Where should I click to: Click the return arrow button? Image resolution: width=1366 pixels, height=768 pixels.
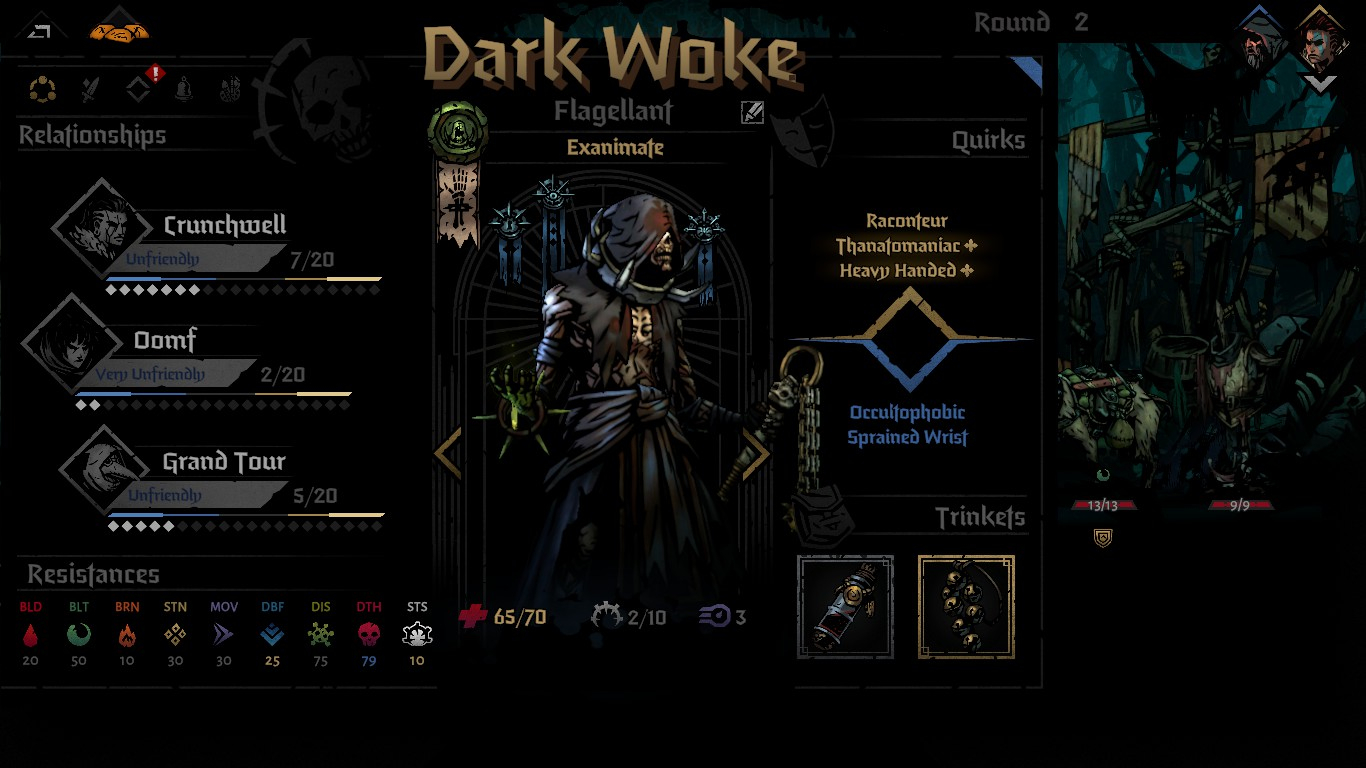(40, 31)
